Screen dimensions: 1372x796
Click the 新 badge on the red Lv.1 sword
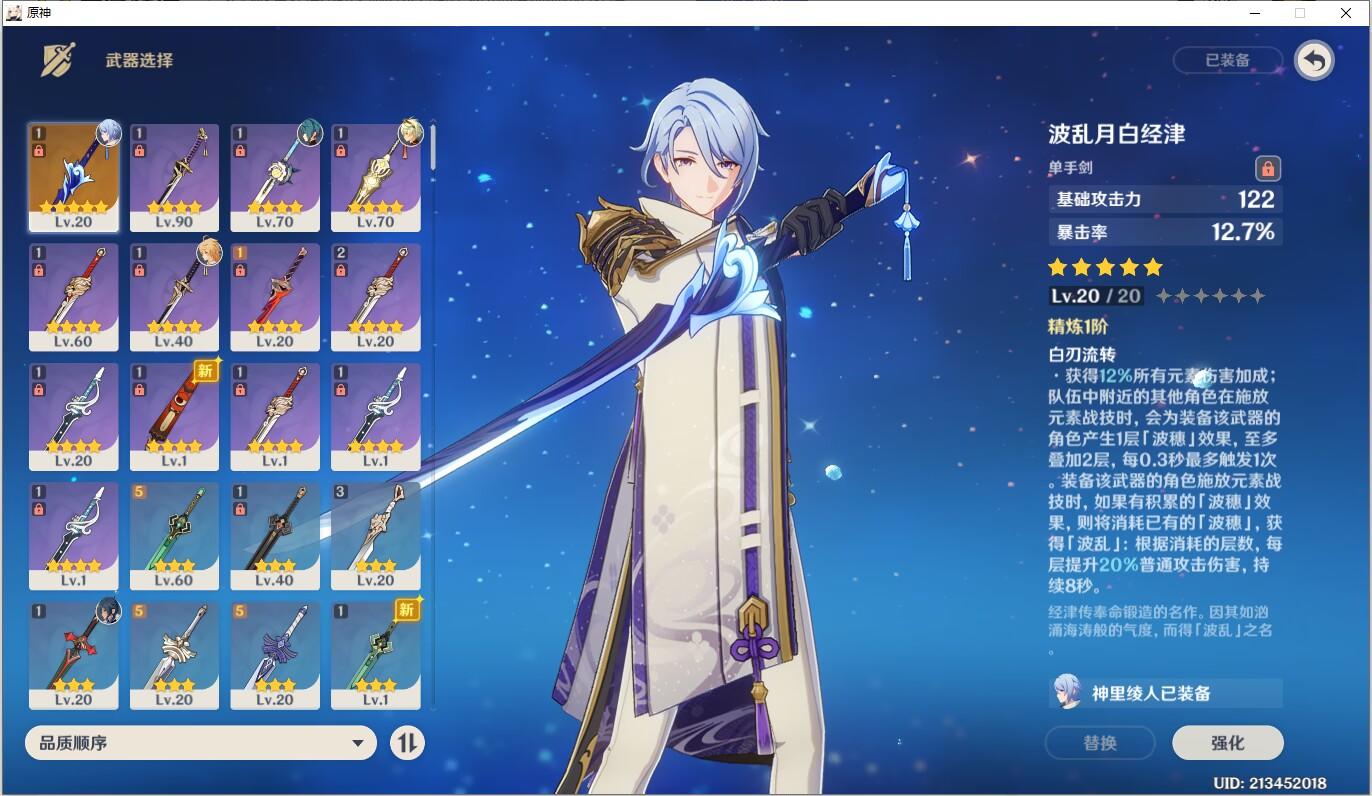click(204, 372)
